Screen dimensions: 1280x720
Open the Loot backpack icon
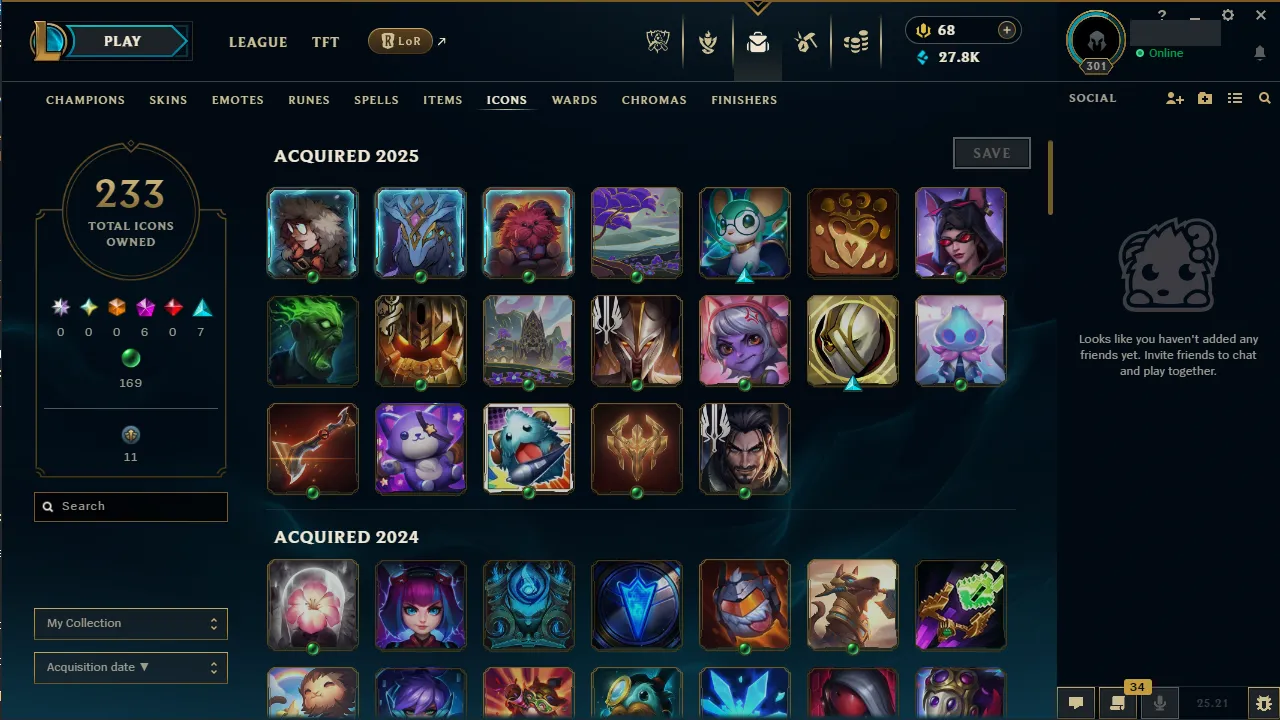click(x=757, y=42)
